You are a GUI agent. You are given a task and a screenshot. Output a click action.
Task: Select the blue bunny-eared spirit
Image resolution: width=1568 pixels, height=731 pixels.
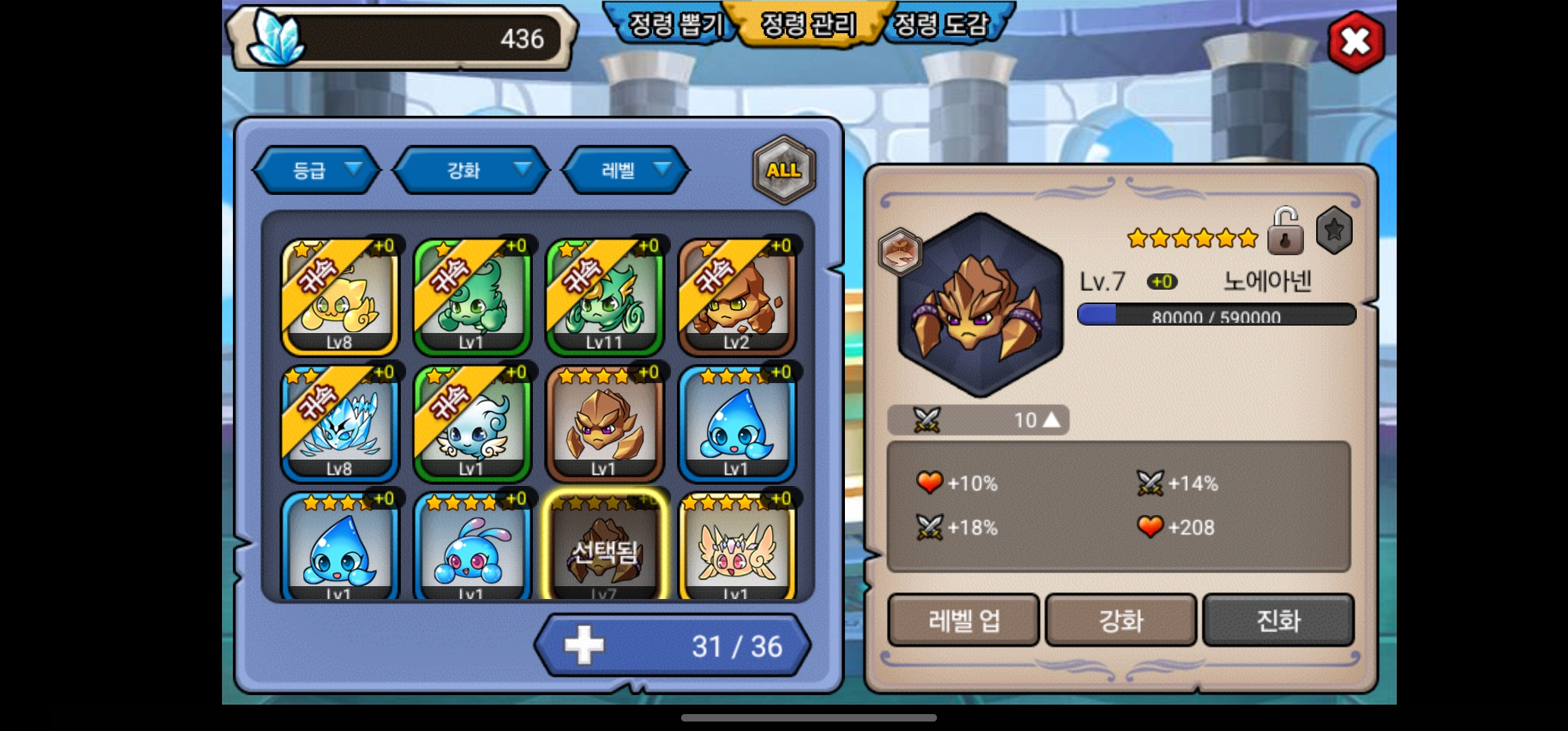tap(472, 548)
